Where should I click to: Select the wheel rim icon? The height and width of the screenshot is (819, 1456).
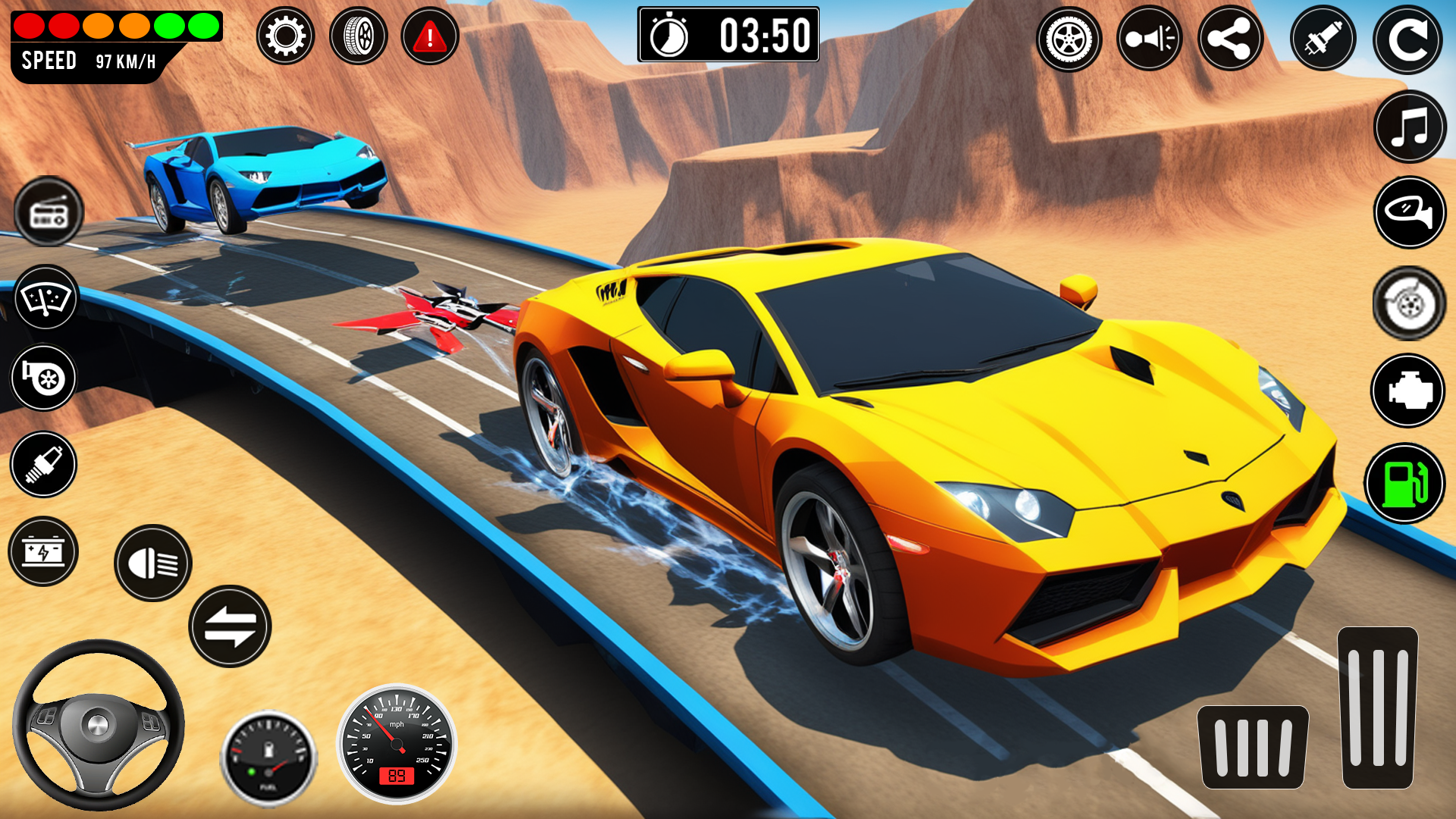click(x=1069, y=39)
